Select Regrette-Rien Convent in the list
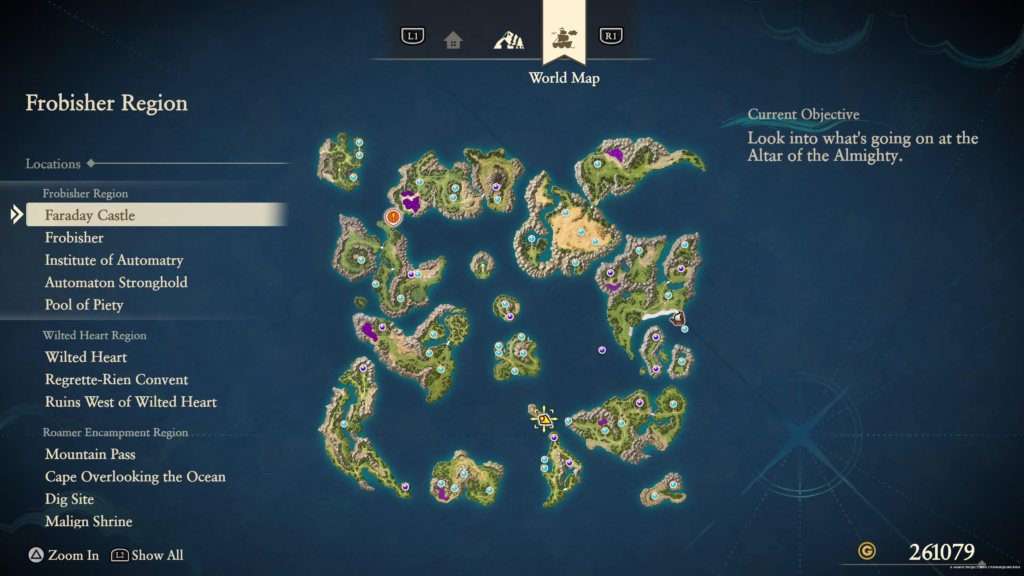Viewport: 1024px width, 576px height. (116, 380)
